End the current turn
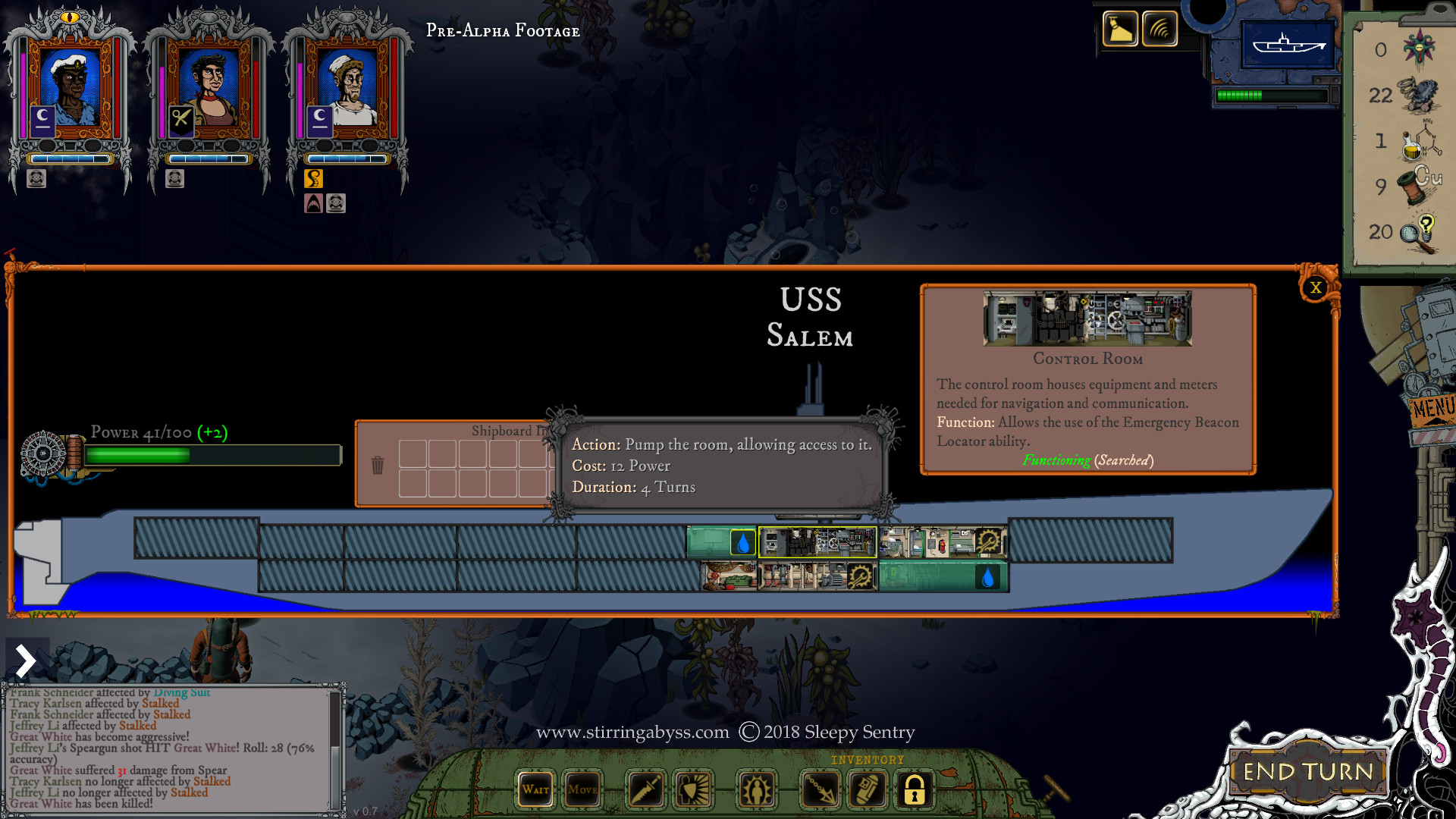 pyautogui.click(x=1308, y=772)
